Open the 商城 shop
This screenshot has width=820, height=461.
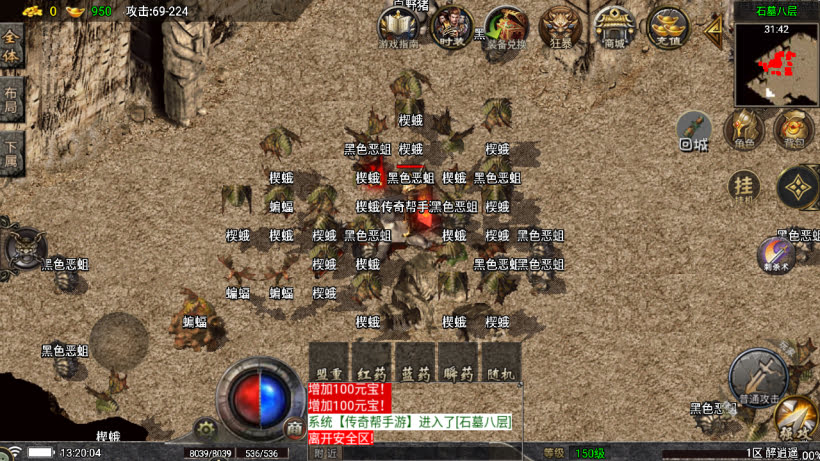point(613,28)
